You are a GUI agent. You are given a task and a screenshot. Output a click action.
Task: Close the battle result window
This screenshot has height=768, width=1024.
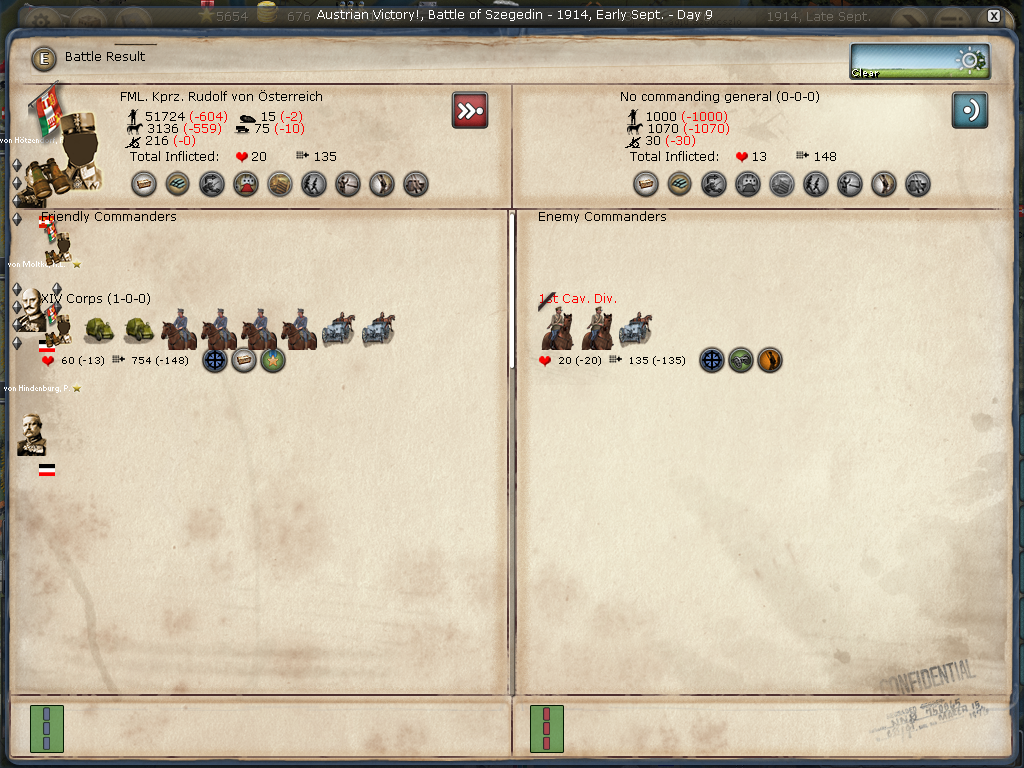tap(993, 16)
